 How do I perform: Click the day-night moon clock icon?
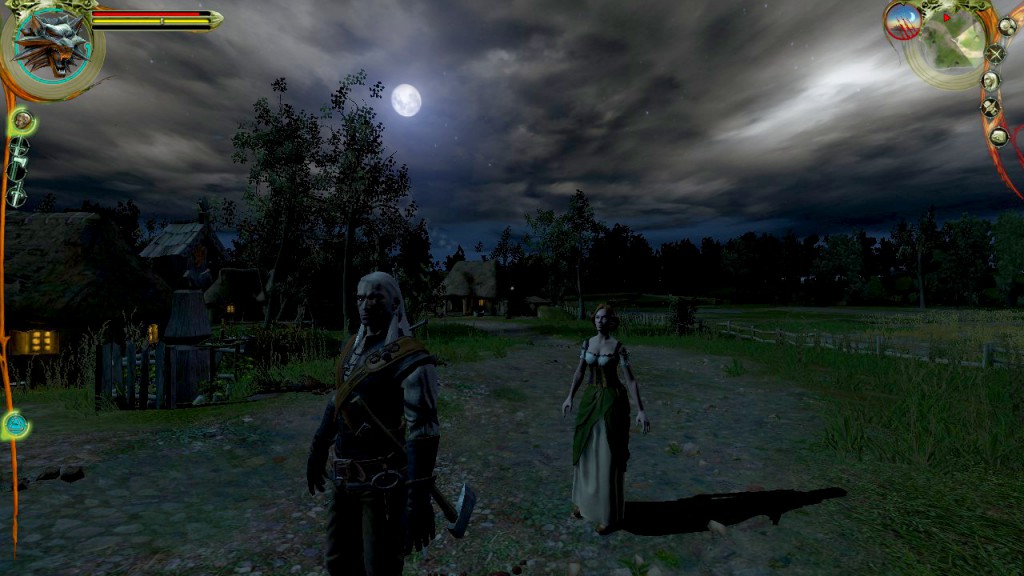point(902,21)
